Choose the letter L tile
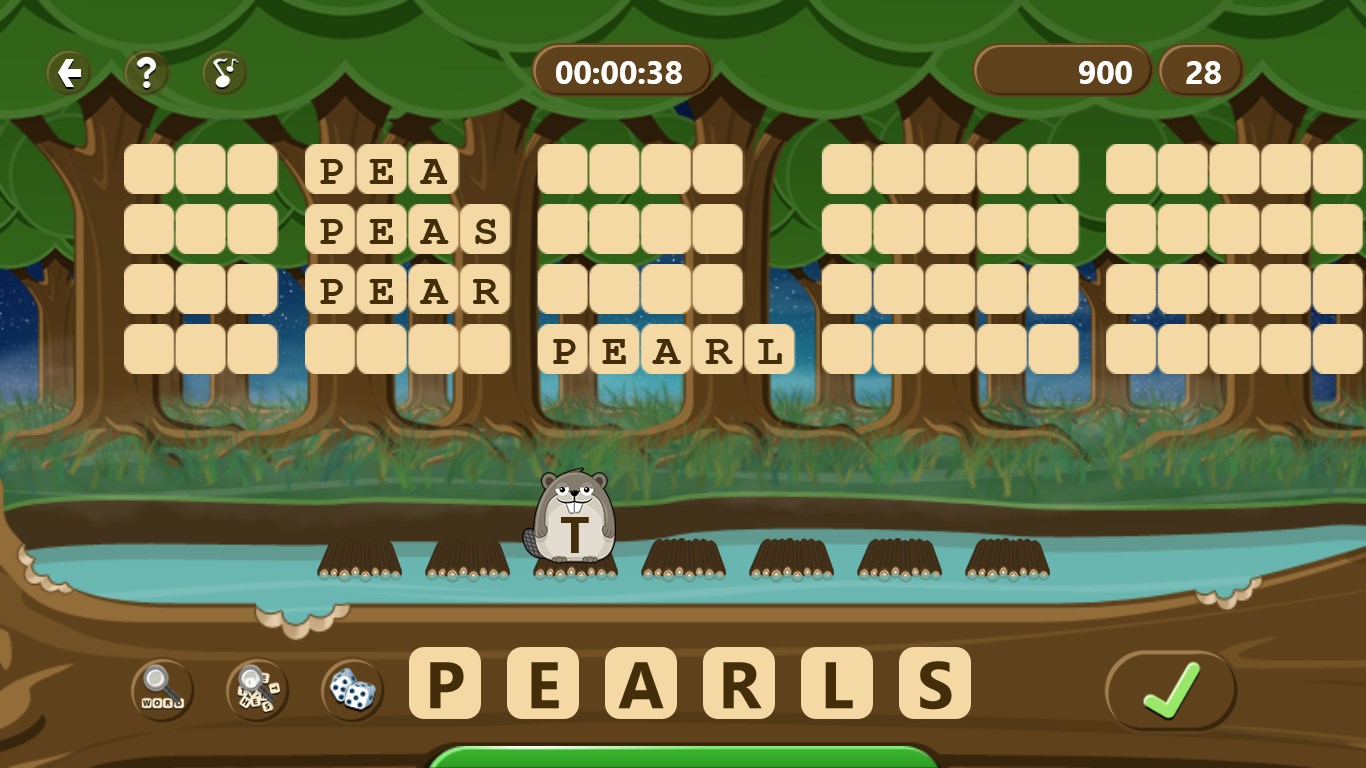1366x768 pixels. click(837, 683)
